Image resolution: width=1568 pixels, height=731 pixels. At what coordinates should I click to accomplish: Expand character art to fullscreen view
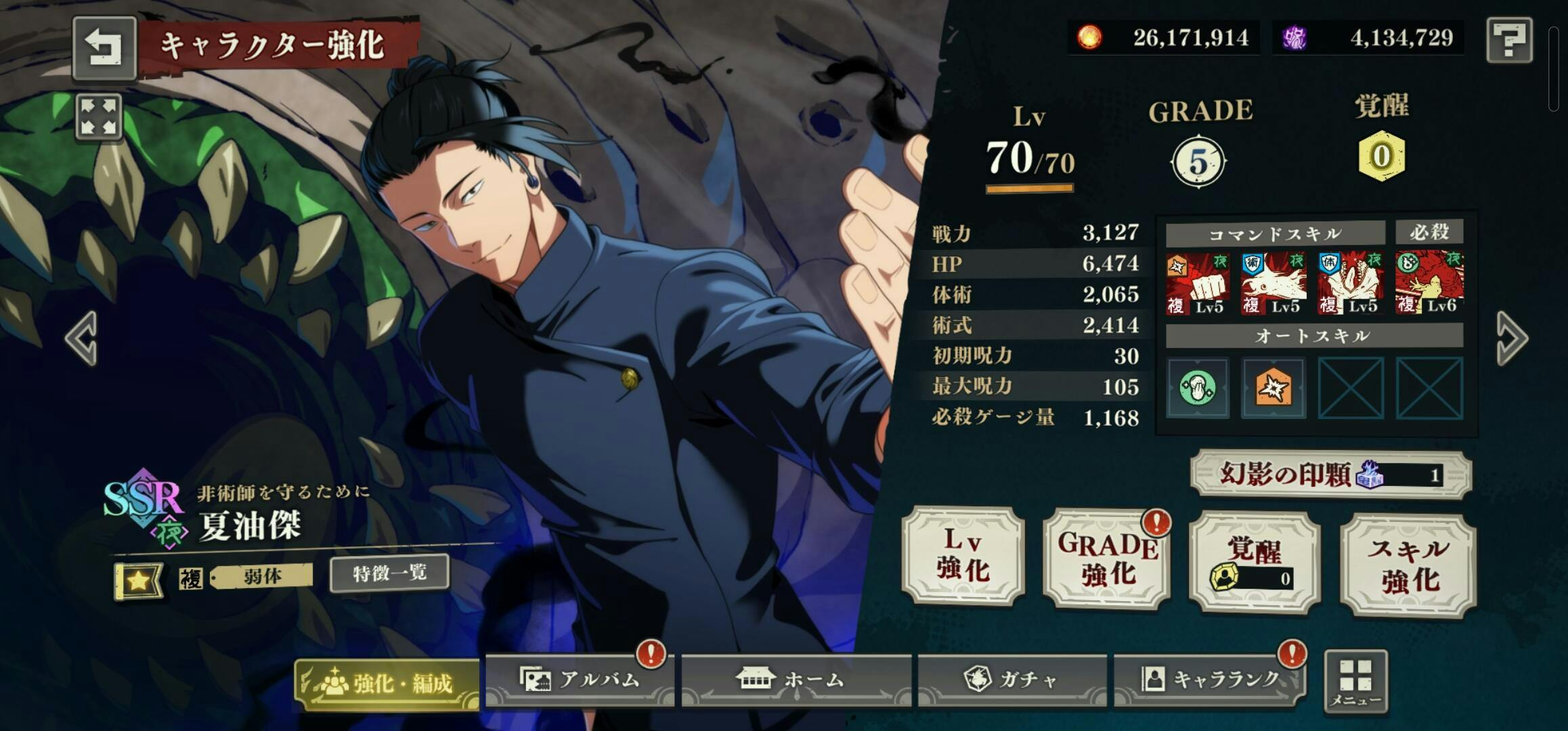click(x=99, y=116)
